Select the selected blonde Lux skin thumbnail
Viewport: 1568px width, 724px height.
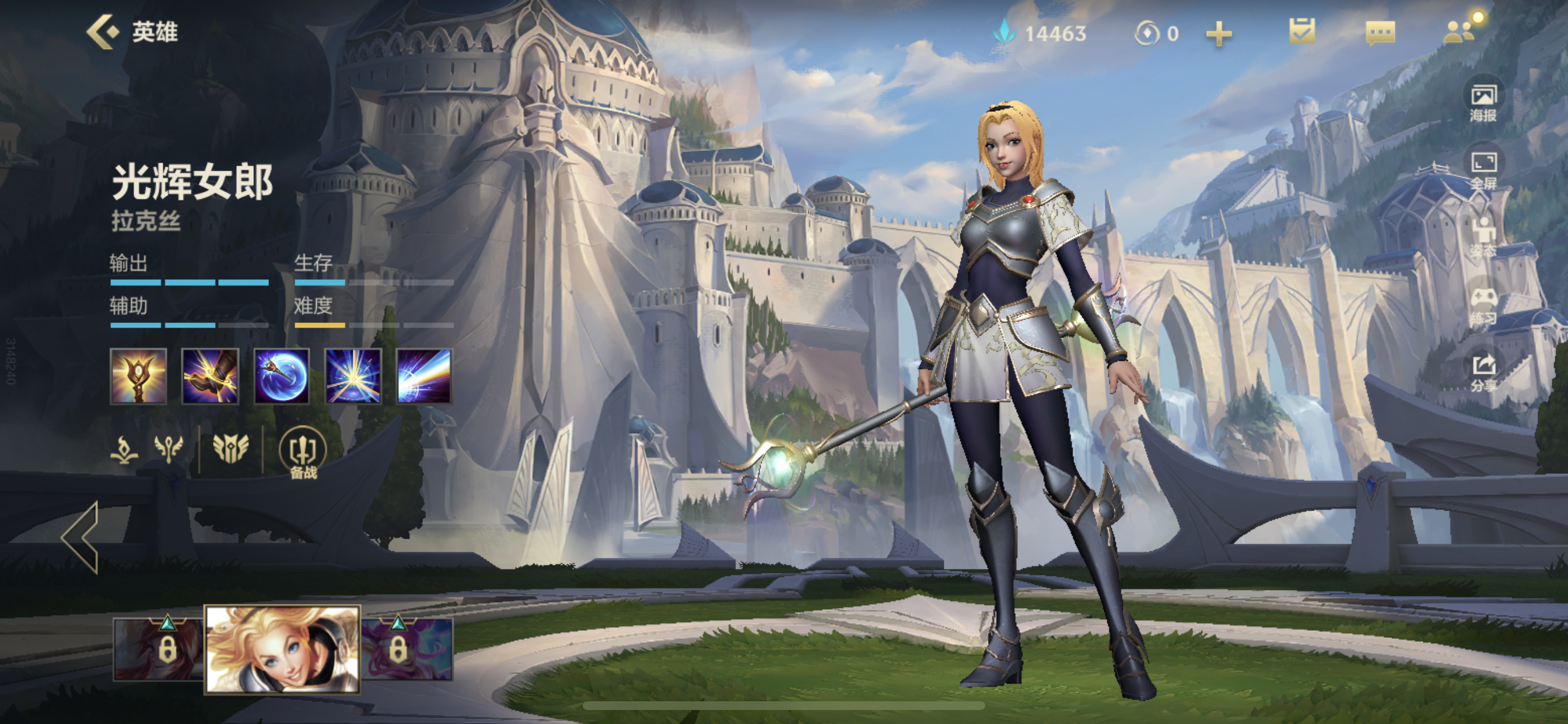[282, 649]
